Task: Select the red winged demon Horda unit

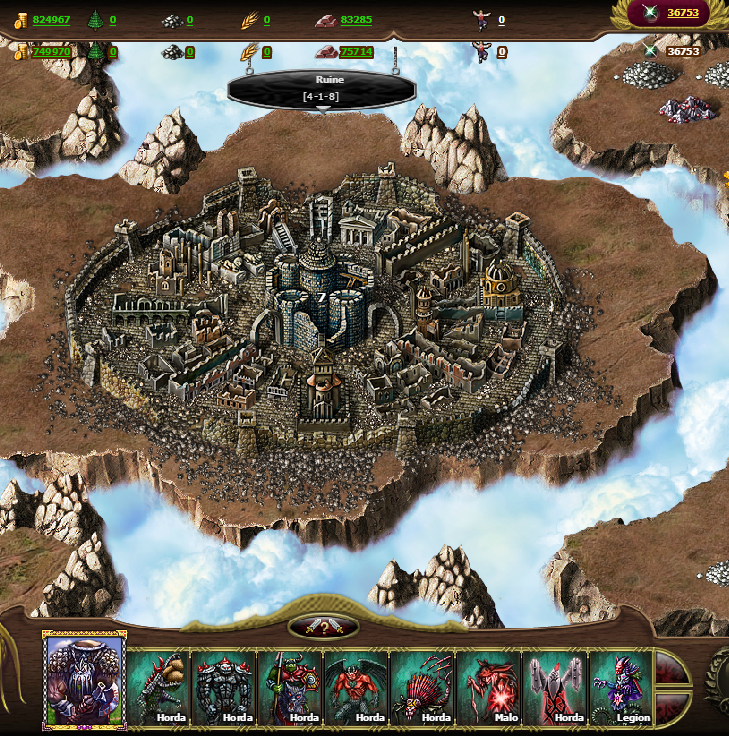Action: coord(357,687)
